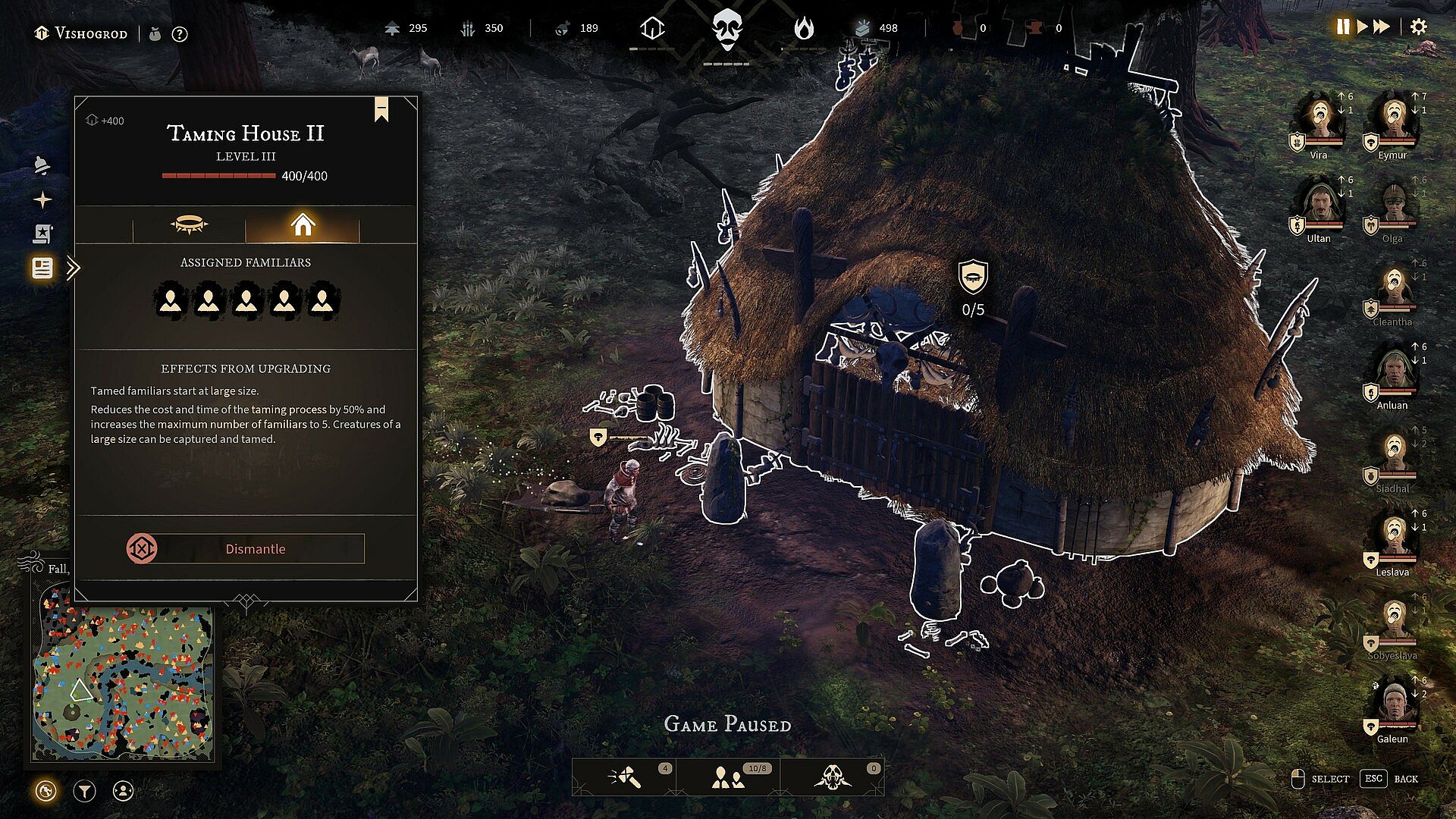Open the minimap filter funnel
The height and width of the screenshot is (819, 1456).
[84, 792]
